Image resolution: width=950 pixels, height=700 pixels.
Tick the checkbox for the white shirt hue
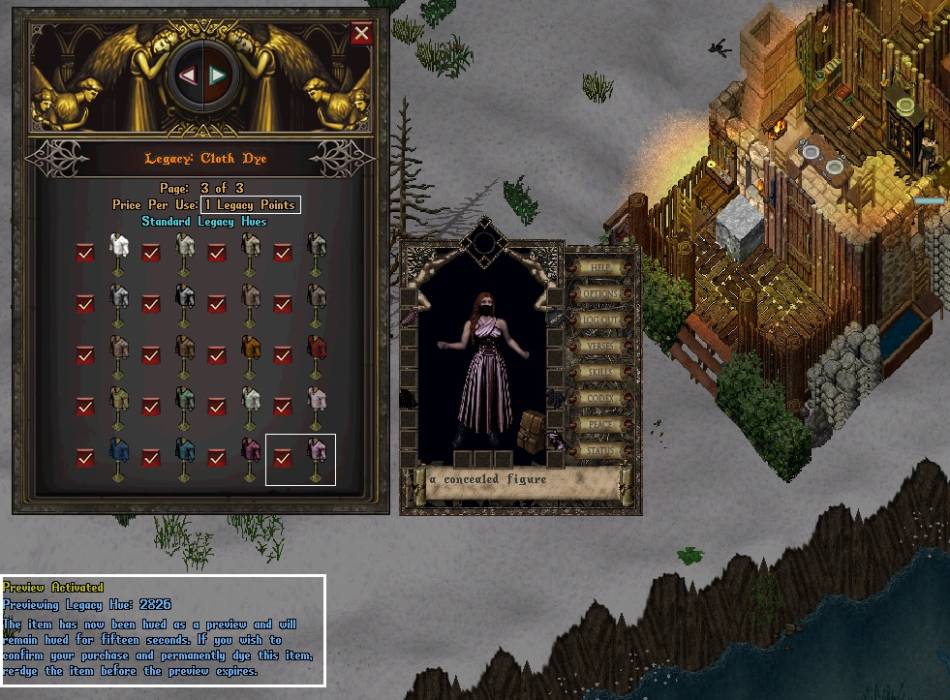[x=85, y=253]
